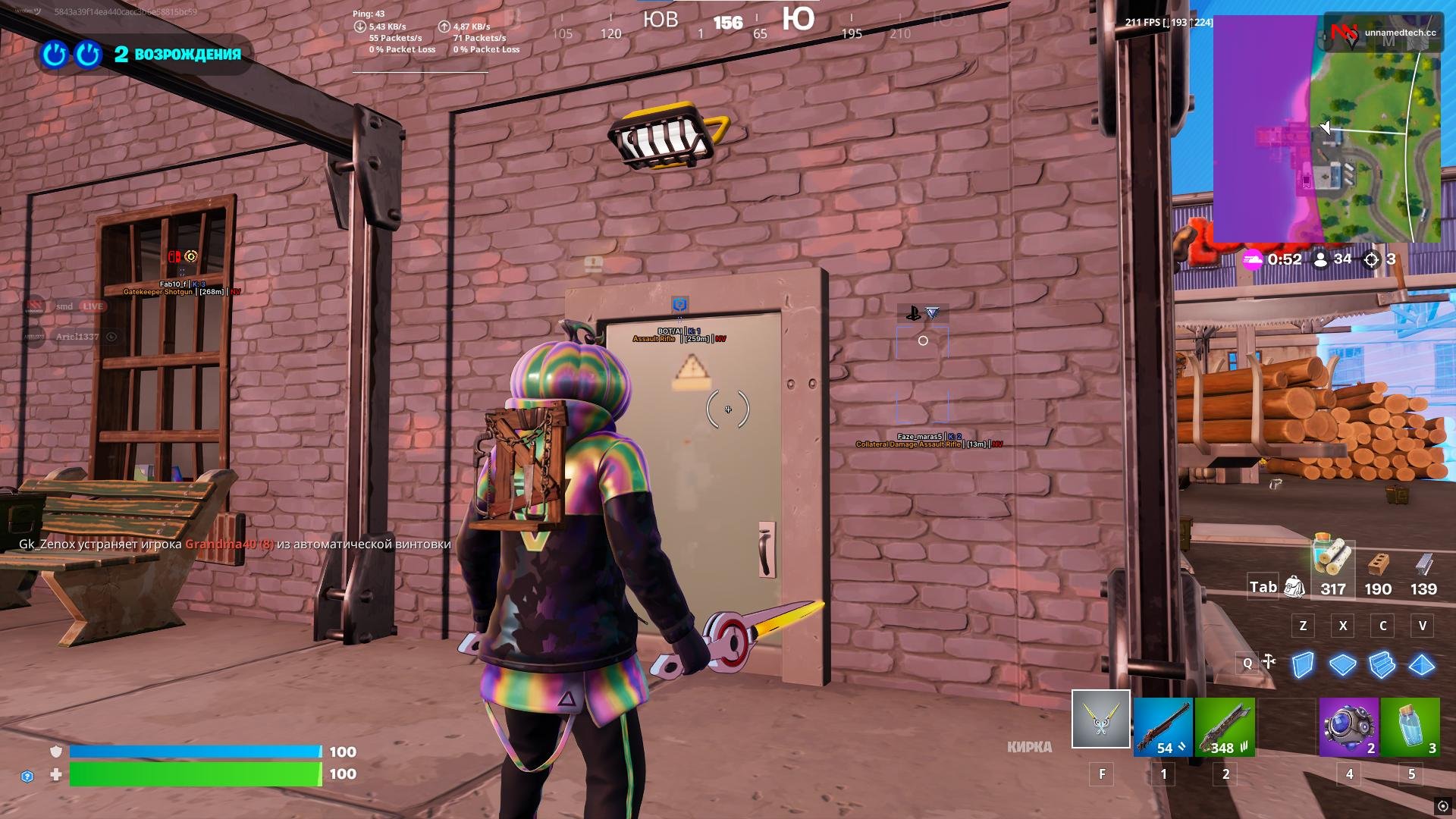Equip the shotgun in slot 1
The image size is (1456, 819).
coord(1163,726)
